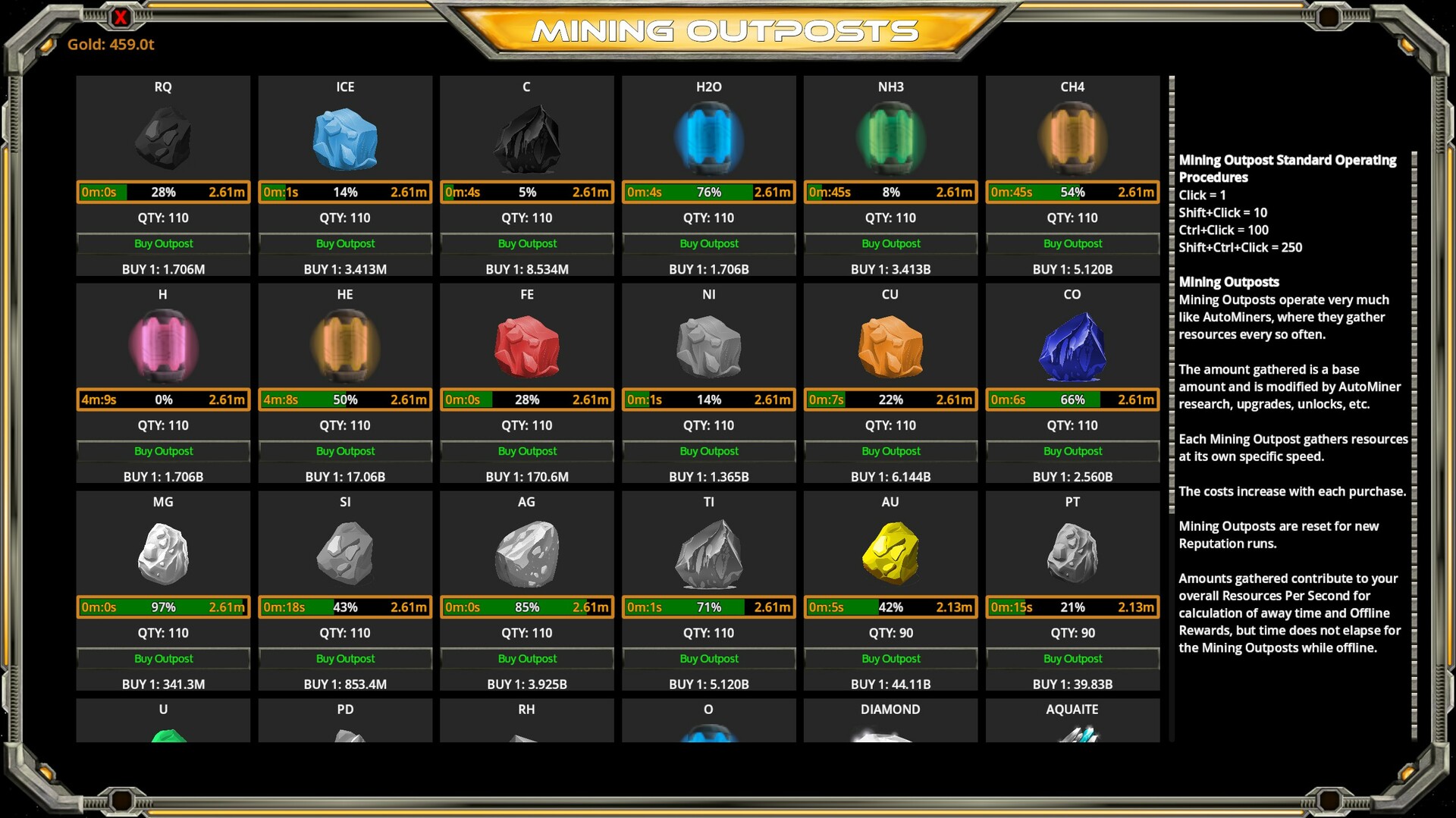Select the NH3 green canister icon
The width and height of the screenshot is (1456, 818).
click(x=890, y=139)
